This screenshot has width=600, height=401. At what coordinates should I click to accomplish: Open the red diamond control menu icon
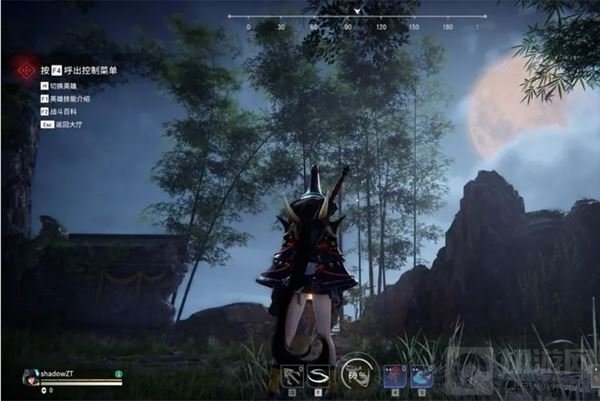tap(24, 71)
